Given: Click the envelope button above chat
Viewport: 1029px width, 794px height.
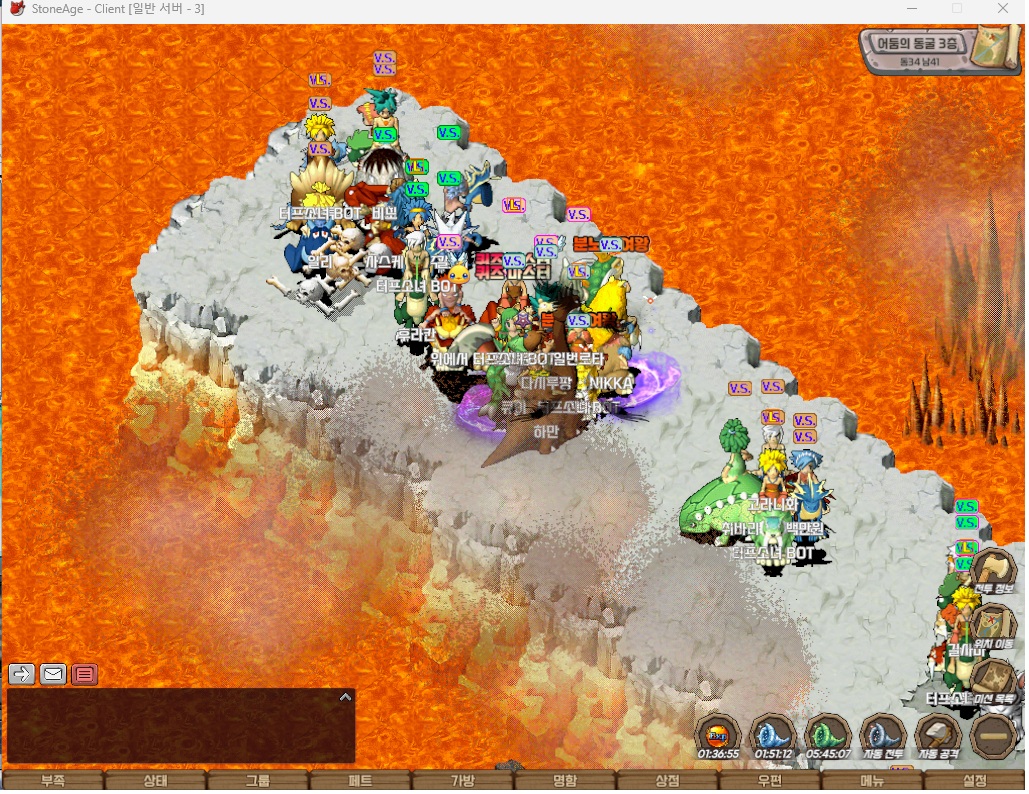Looking at the screenshot, I should click(53, 674).
